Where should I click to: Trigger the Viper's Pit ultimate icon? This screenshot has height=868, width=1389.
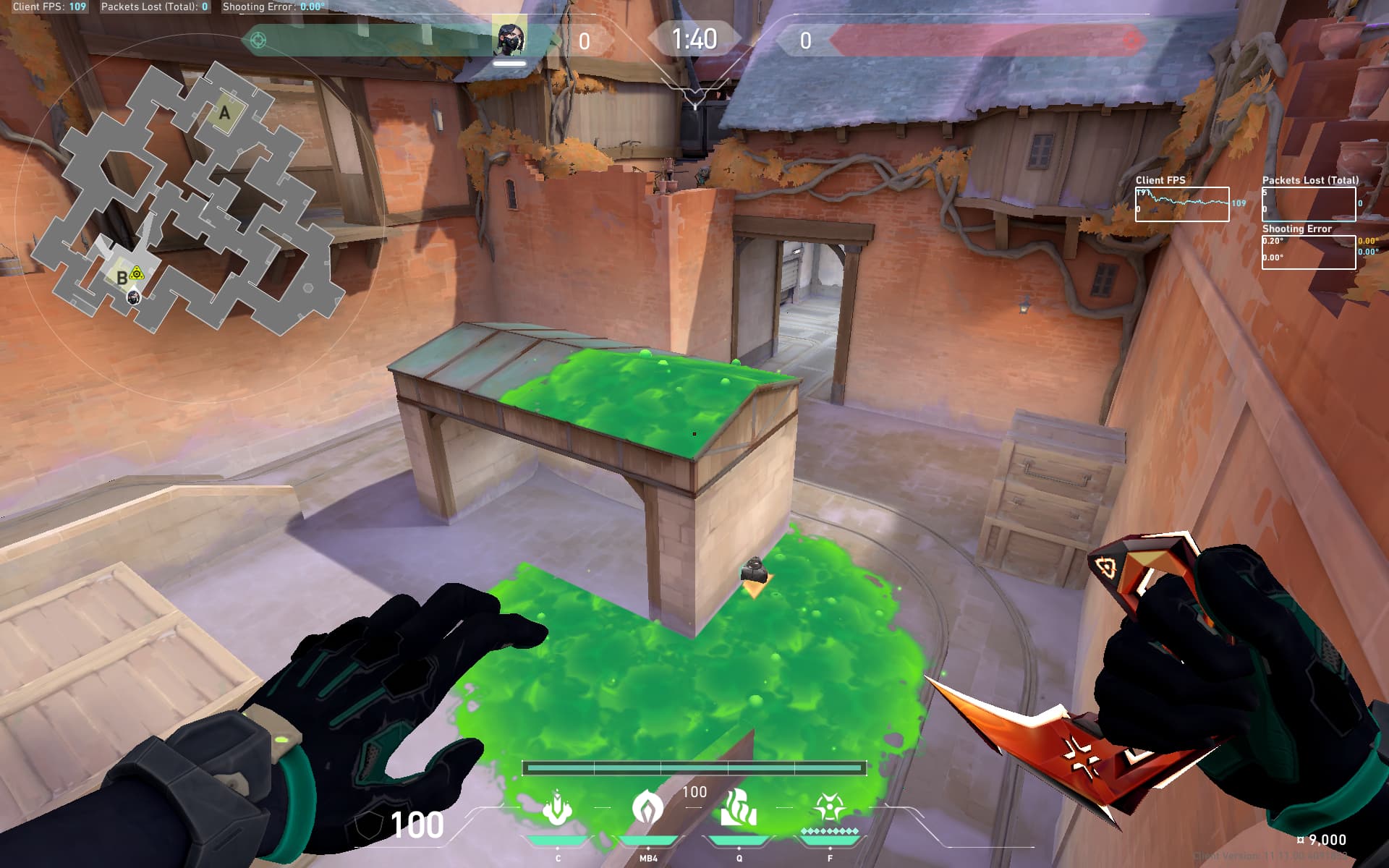830,807
